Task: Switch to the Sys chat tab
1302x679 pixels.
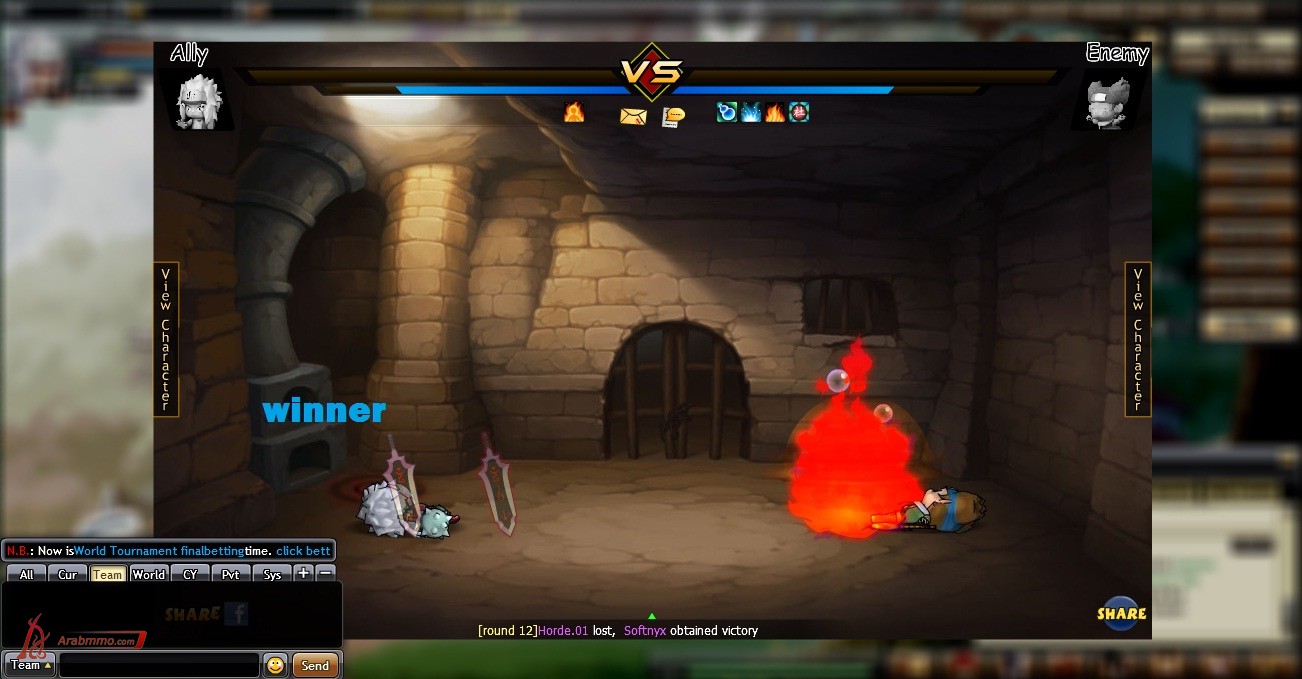Action: coord(272,575)
